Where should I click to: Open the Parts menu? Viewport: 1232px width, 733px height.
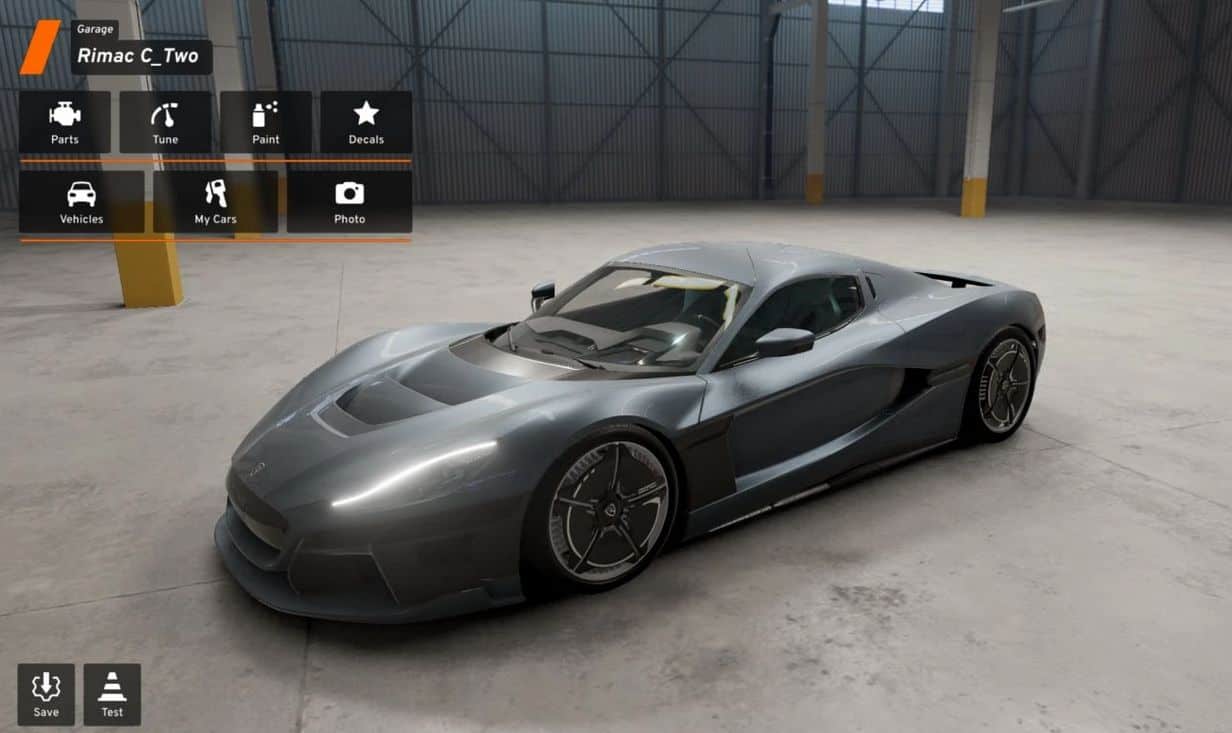coord(65,122)
